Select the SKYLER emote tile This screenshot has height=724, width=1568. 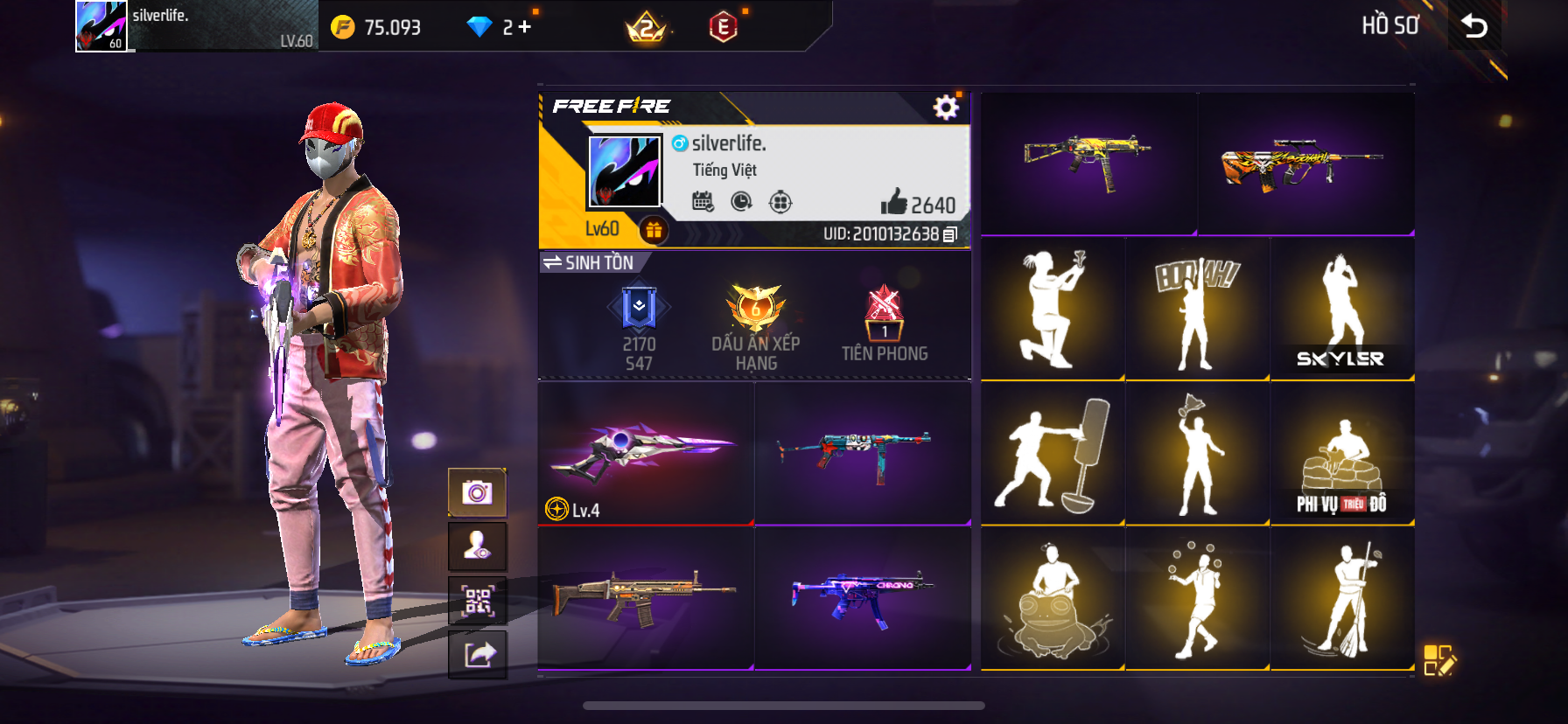coord(1341,308)
